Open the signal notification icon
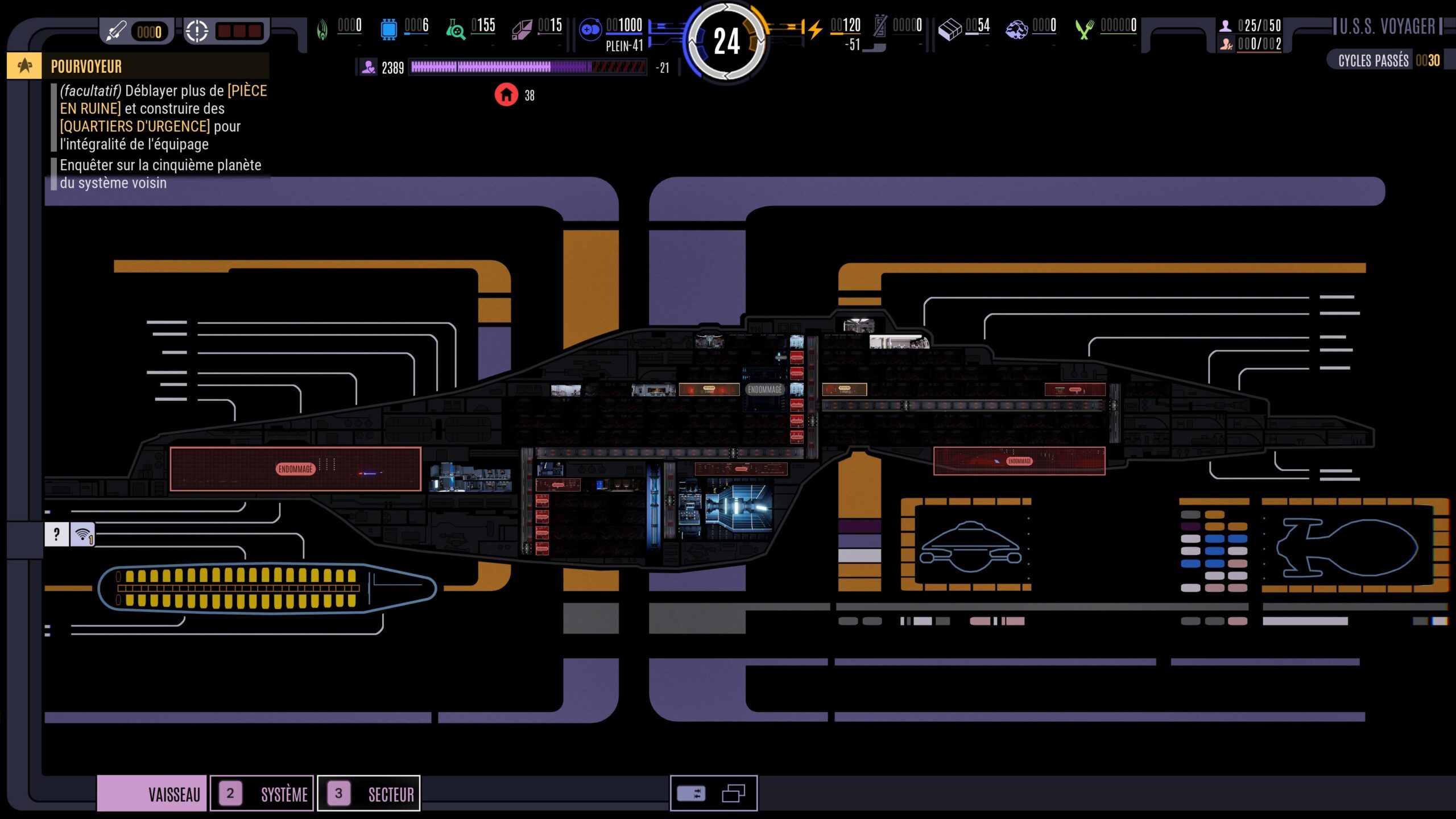 click(83, 535)
